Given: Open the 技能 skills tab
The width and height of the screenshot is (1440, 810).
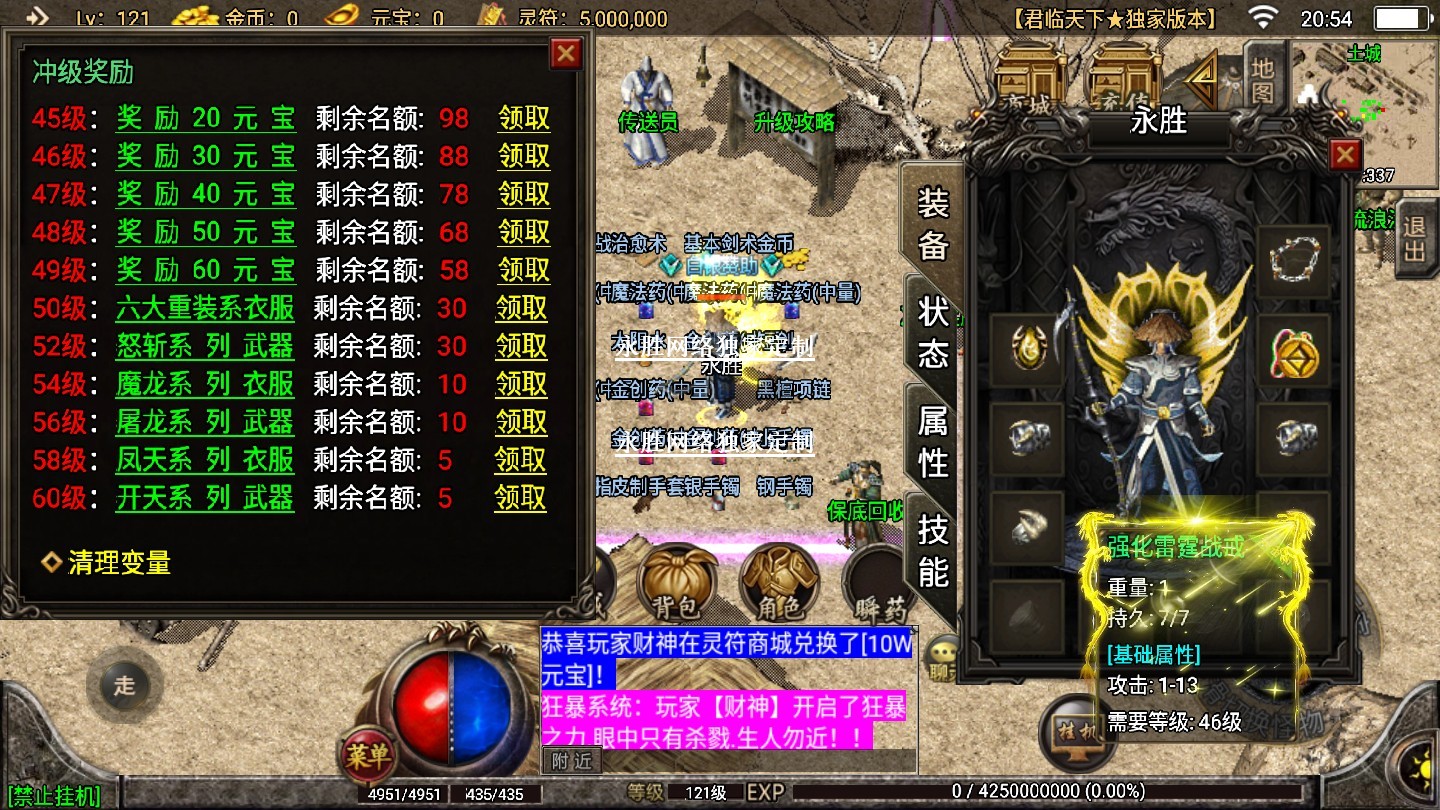Looking at the screenshot, I should pos(932,549).
